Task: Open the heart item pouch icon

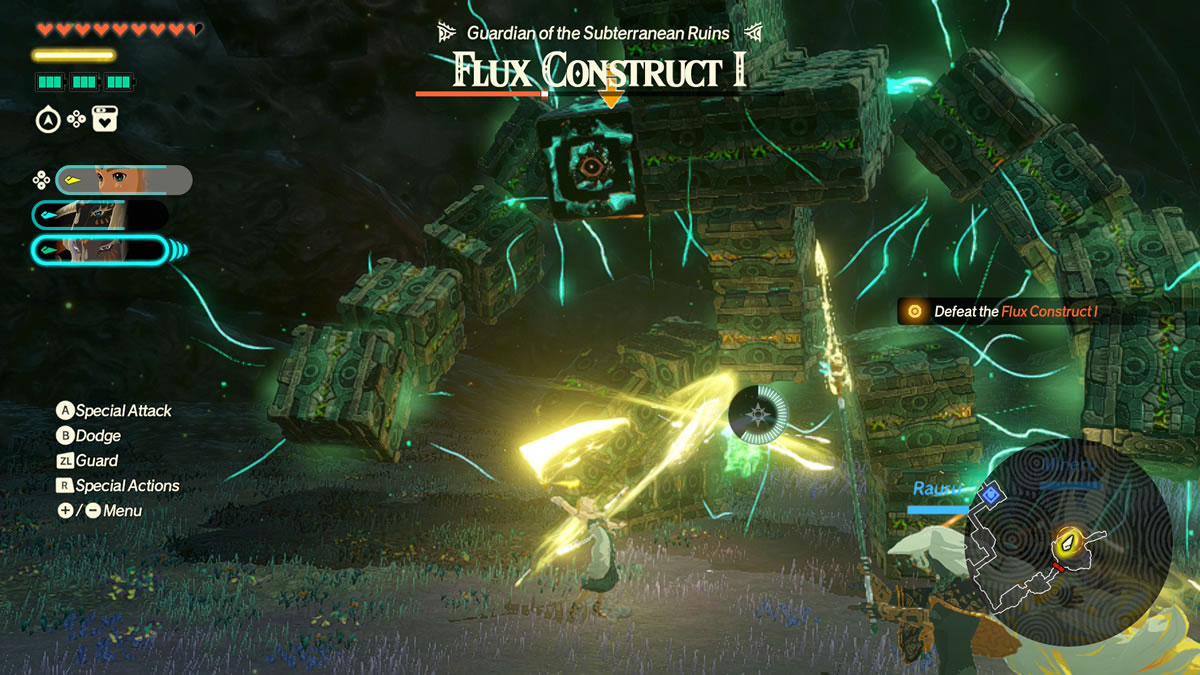Action: pyautogui.click(x=105, y=120)
